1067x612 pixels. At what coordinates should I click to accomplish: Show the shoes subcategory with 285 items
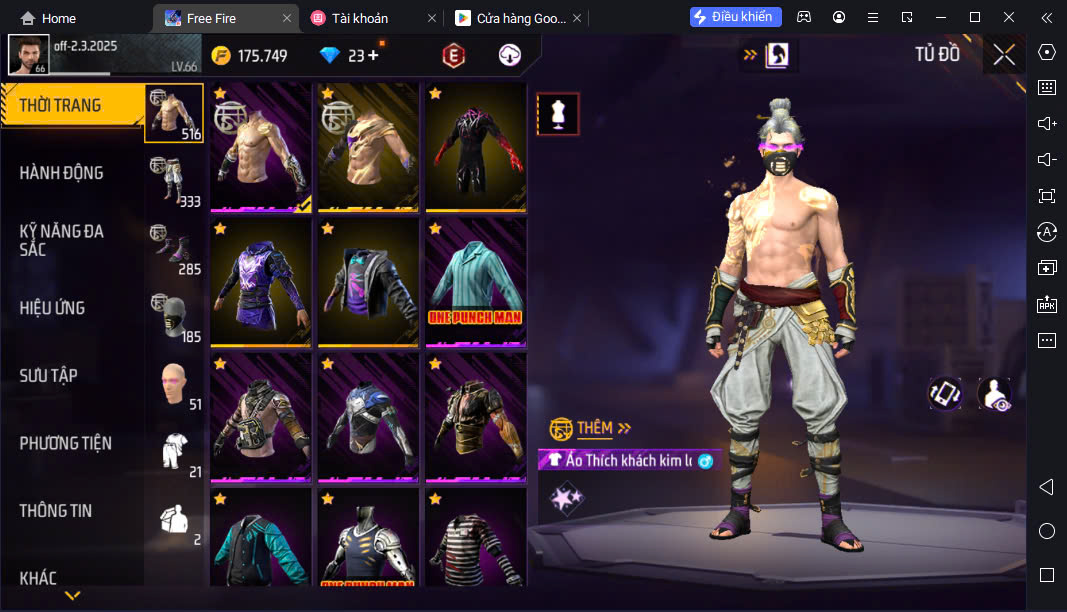[x=174, y=249]
